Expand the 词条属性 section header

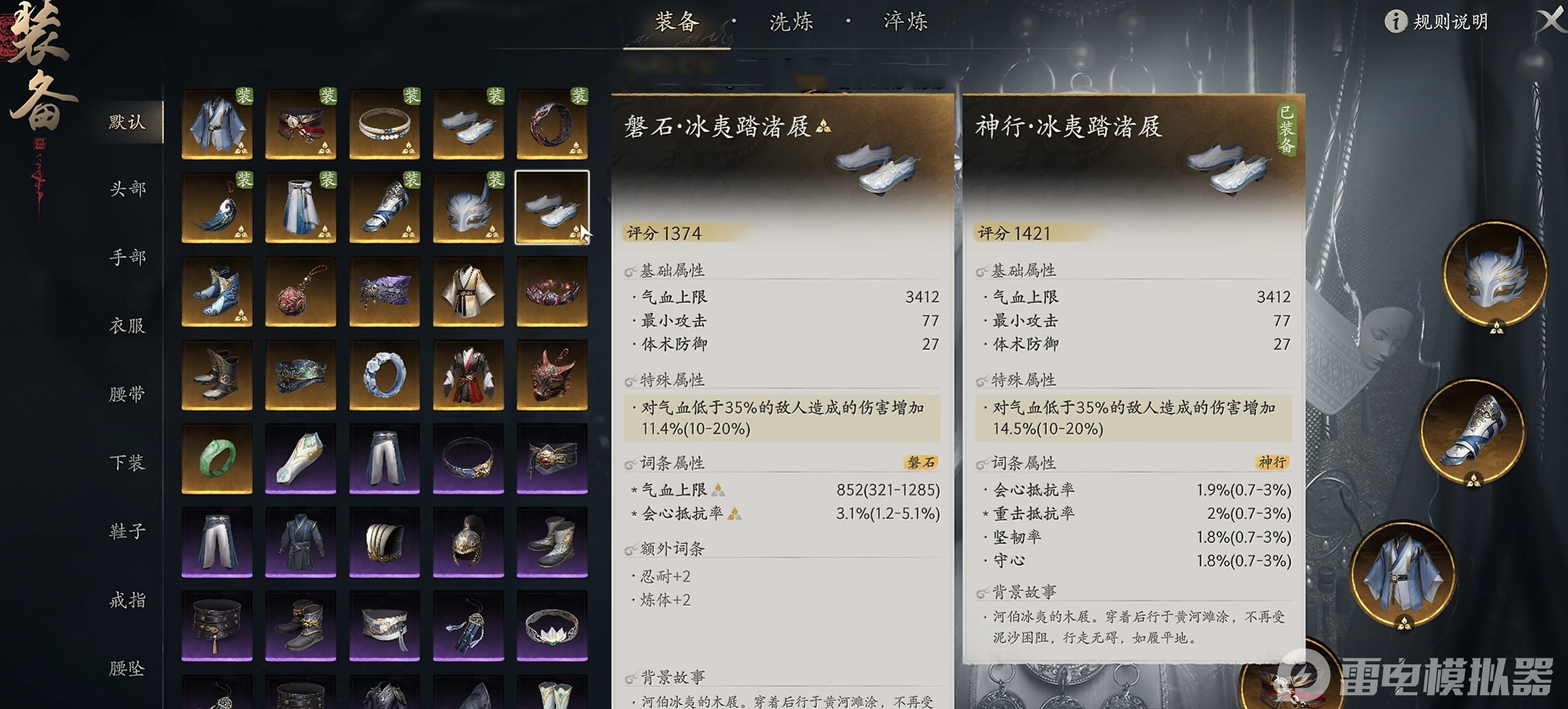pos(671,463)
